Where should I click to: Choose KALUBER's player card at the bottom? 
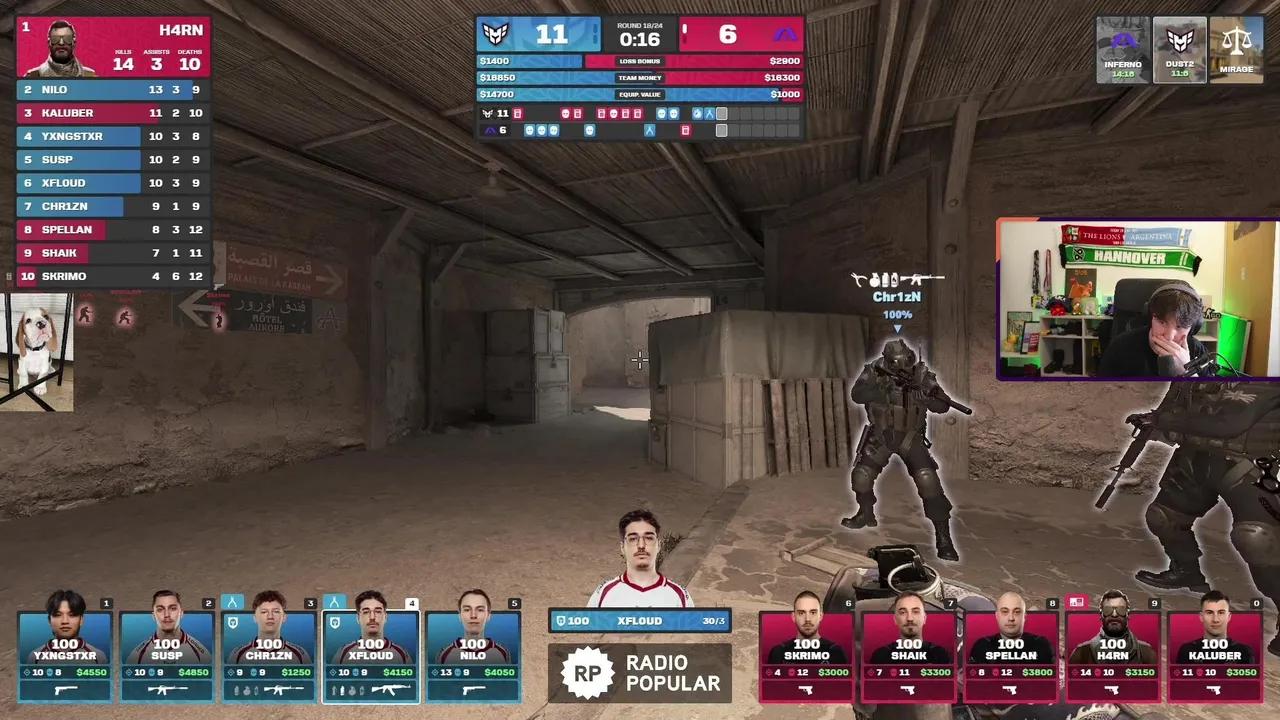1215,650
